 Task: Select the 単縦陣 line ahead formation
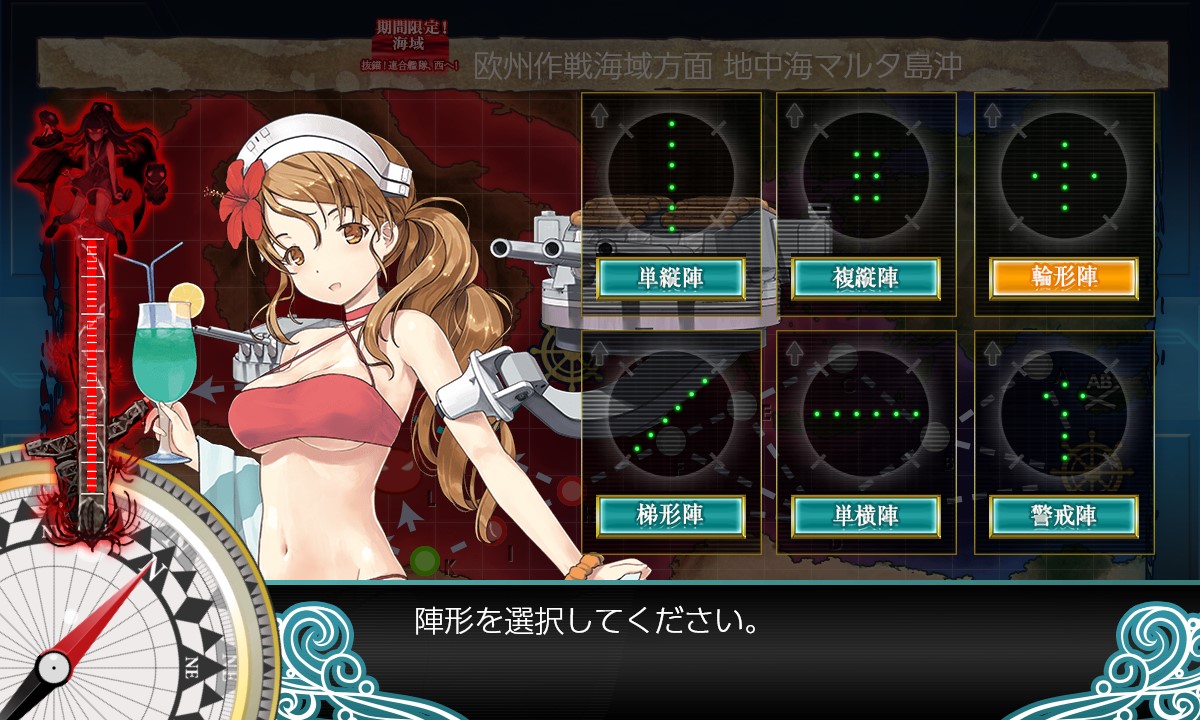tap(671, 278)
